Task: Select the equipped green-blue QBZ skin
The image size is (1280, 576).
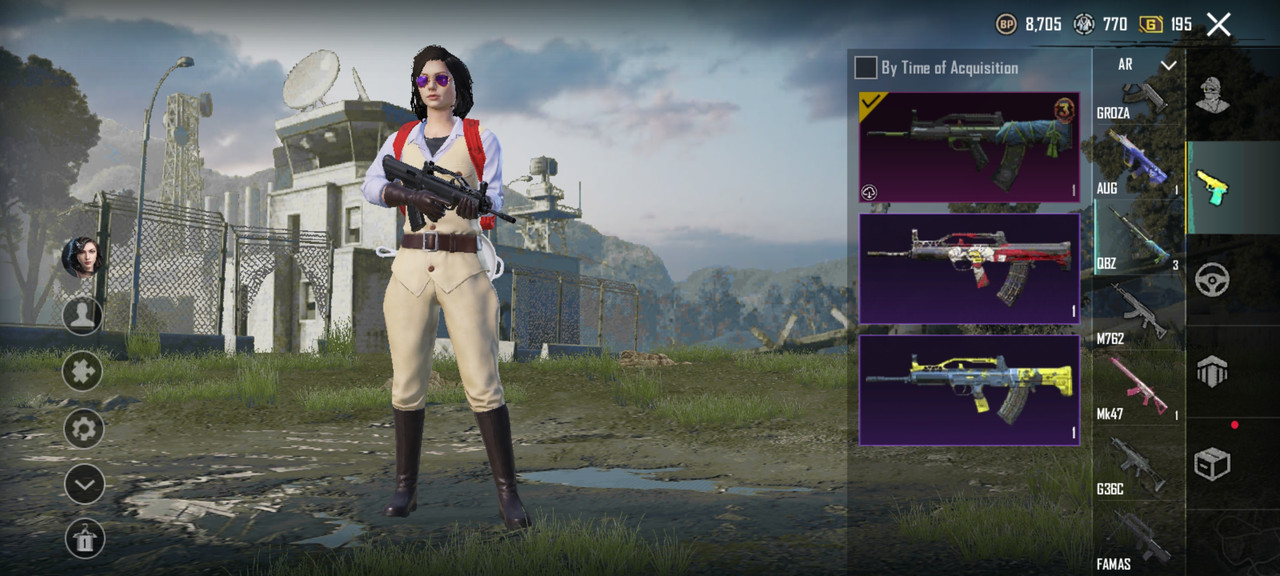Action: point(969,147)
